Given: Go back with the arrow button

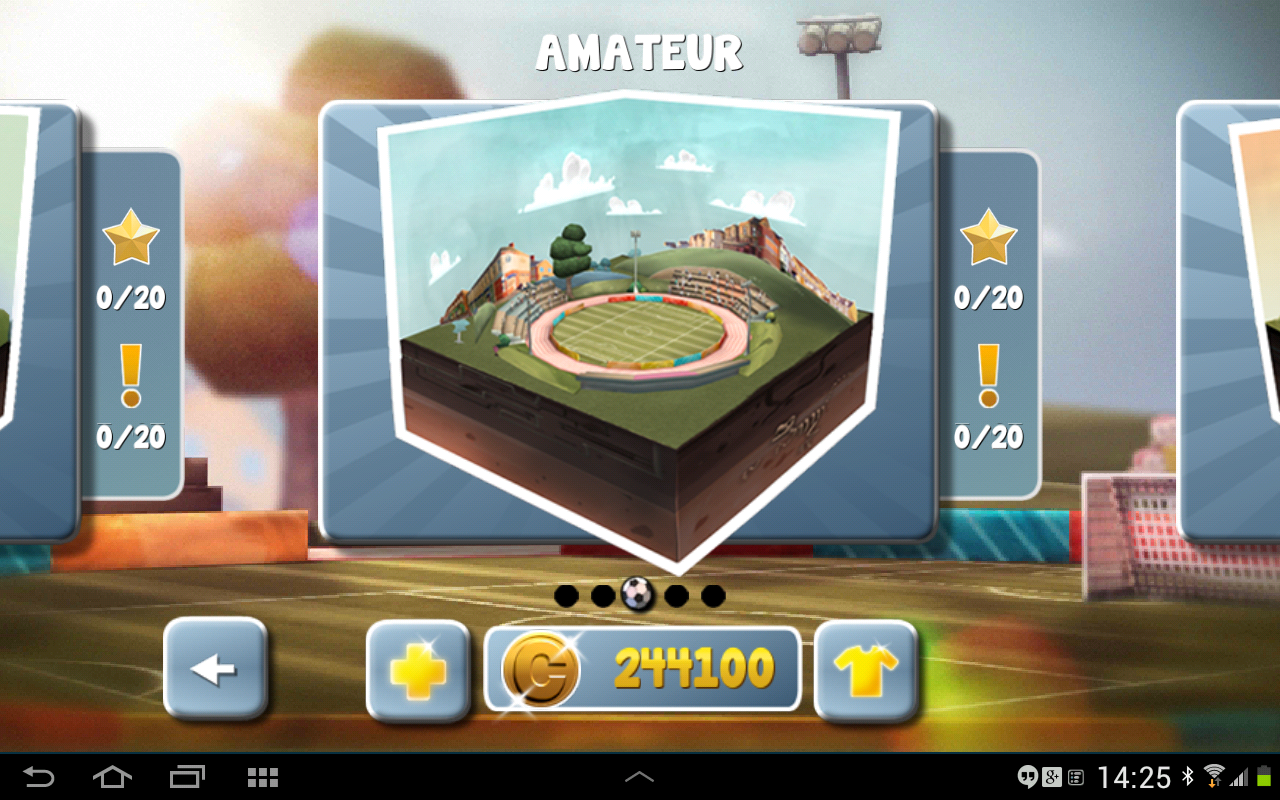Looking at the screenshot, I should (x=215, y=671).
